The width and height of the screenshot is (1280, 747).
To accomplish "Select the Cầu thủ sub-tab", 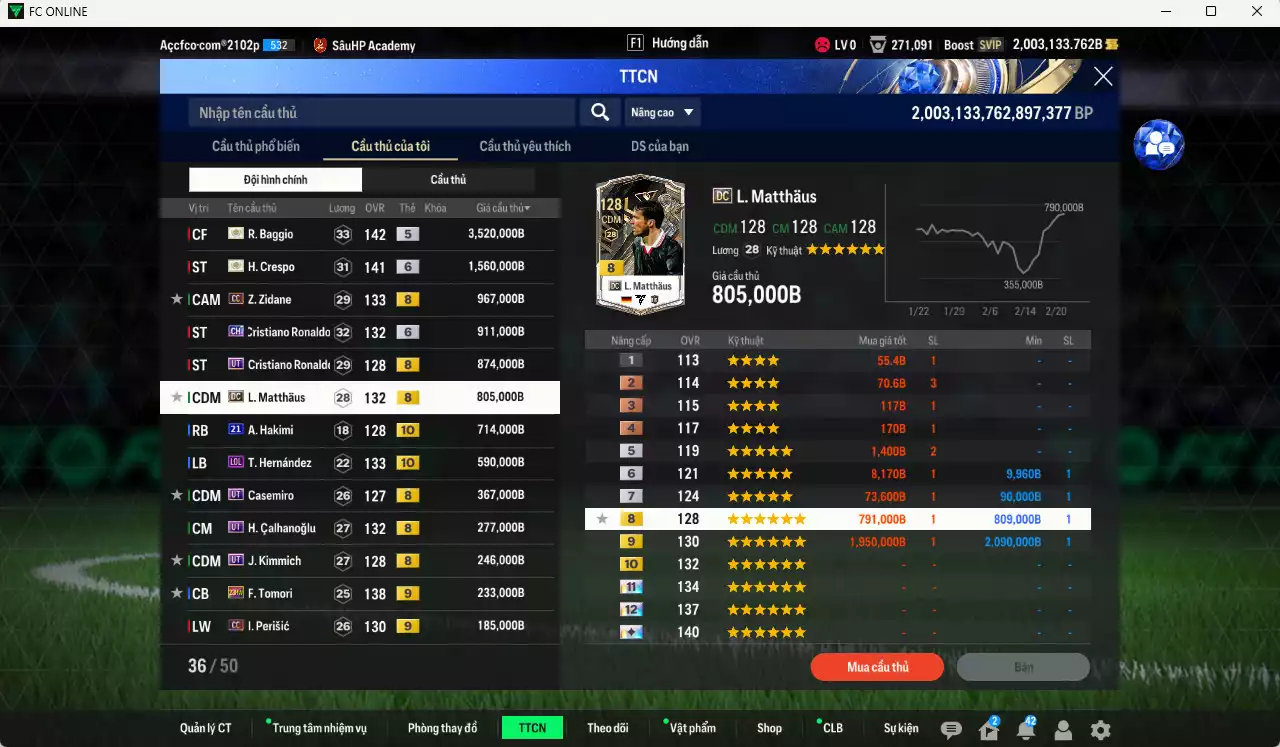I will click(x=448, y=180).
